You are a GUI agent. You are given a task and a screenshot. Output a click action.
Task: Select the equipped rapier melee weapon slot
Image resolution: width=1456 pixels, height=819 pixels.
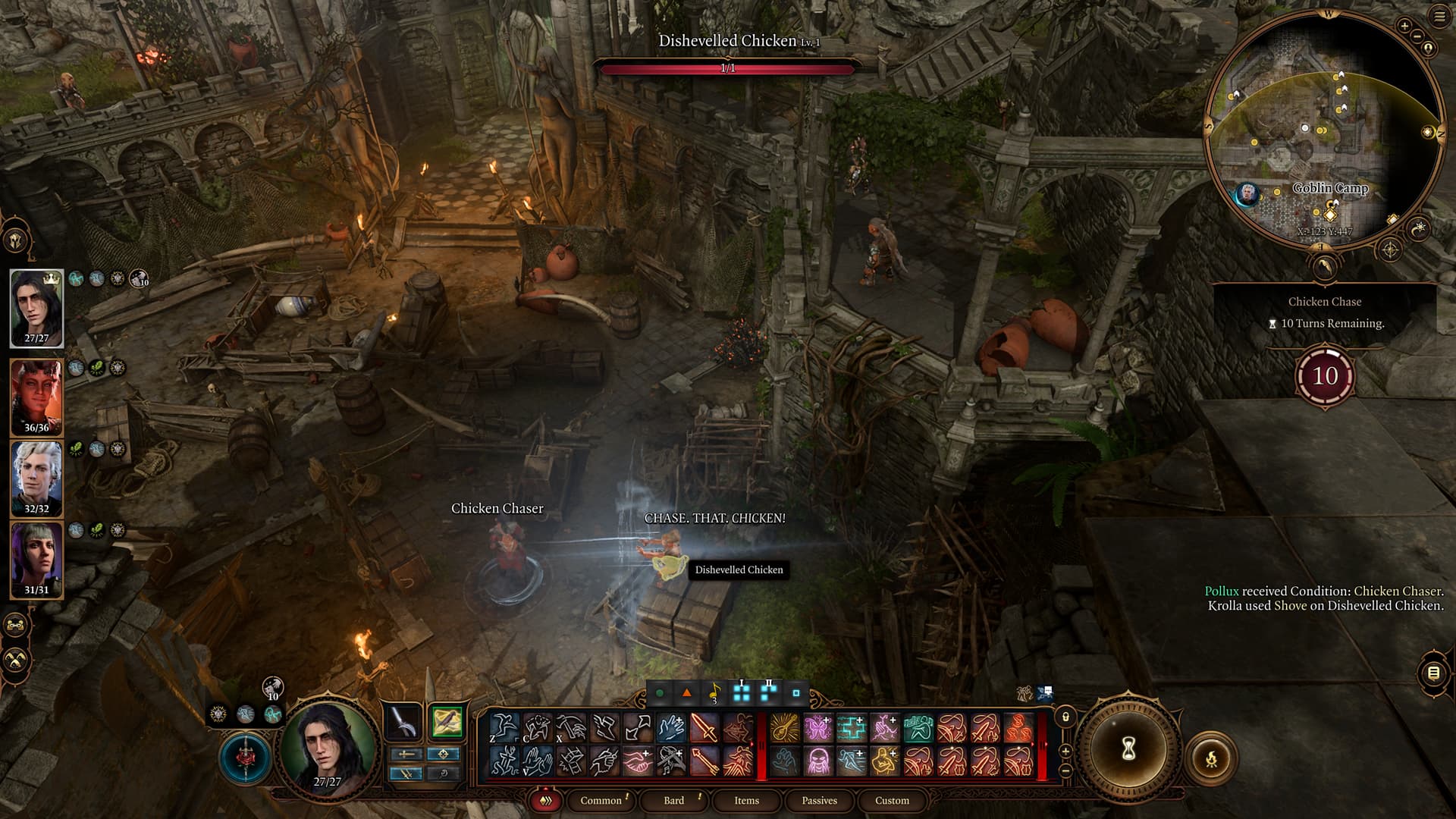[403, 722]
